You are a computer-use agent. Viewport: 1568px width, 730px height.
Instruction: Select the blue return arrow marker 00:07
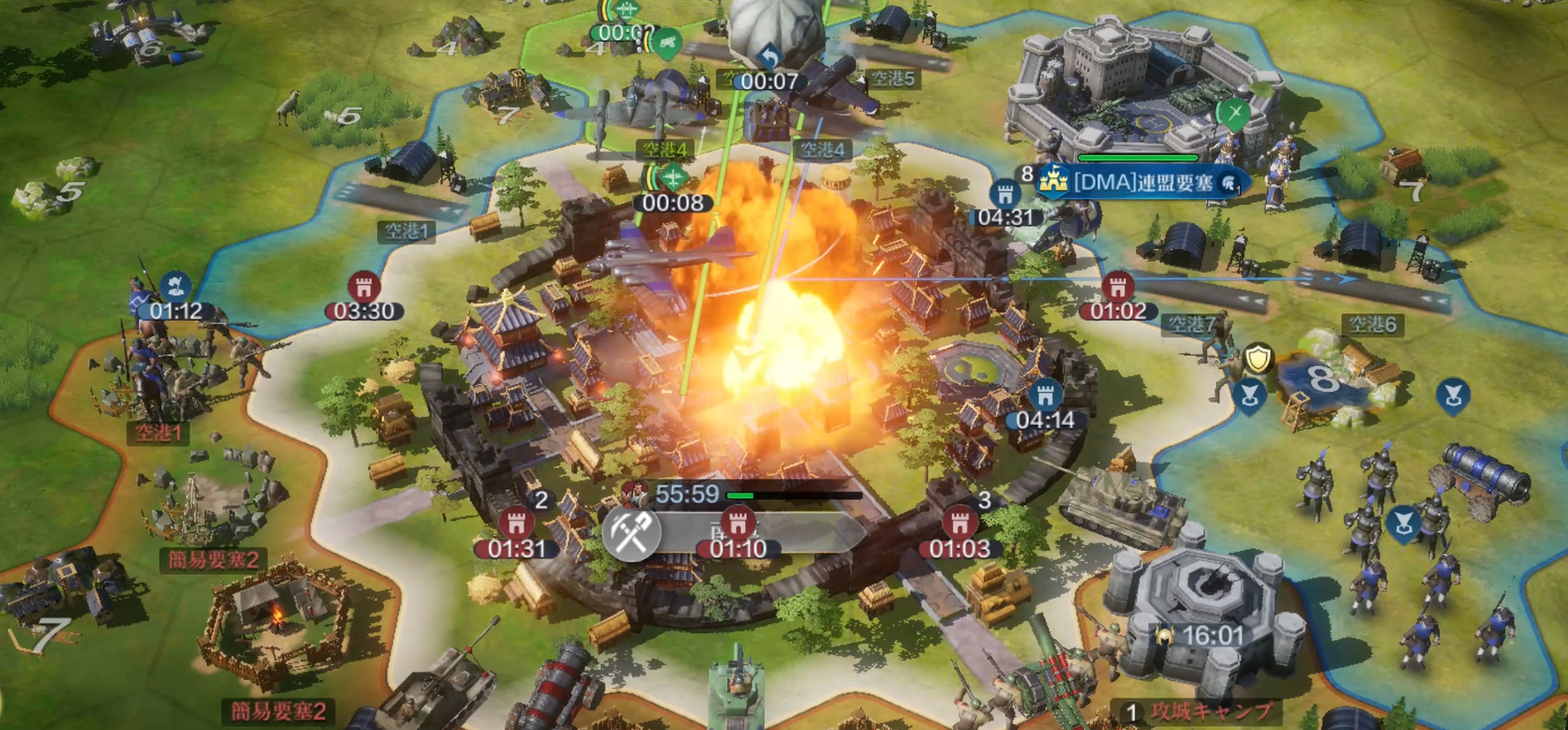pos(769,58)
